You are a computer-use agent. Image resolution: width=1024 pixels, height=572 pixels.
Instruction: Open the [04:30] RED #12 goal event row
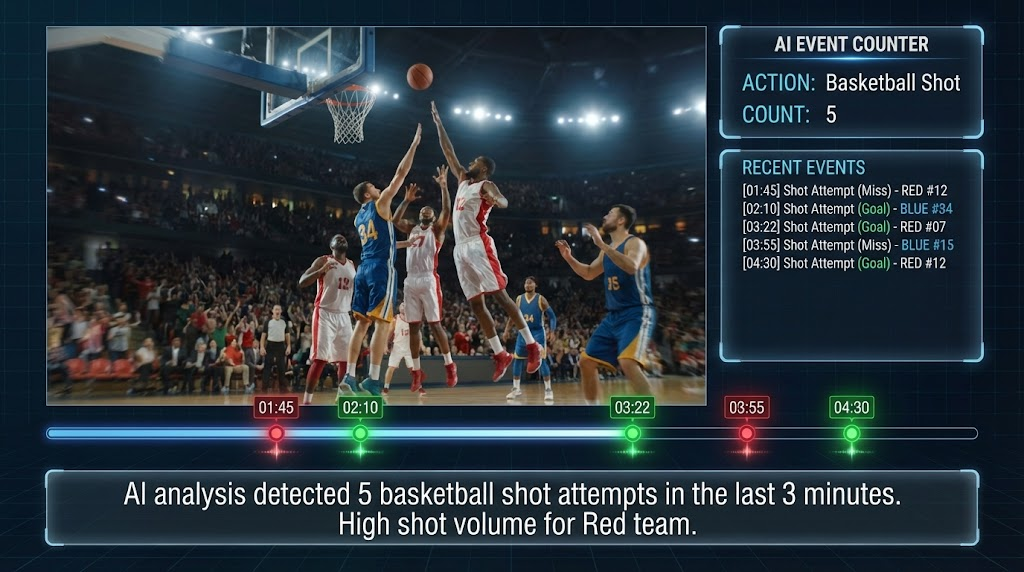pyautogui.click(x=844, y=263)
